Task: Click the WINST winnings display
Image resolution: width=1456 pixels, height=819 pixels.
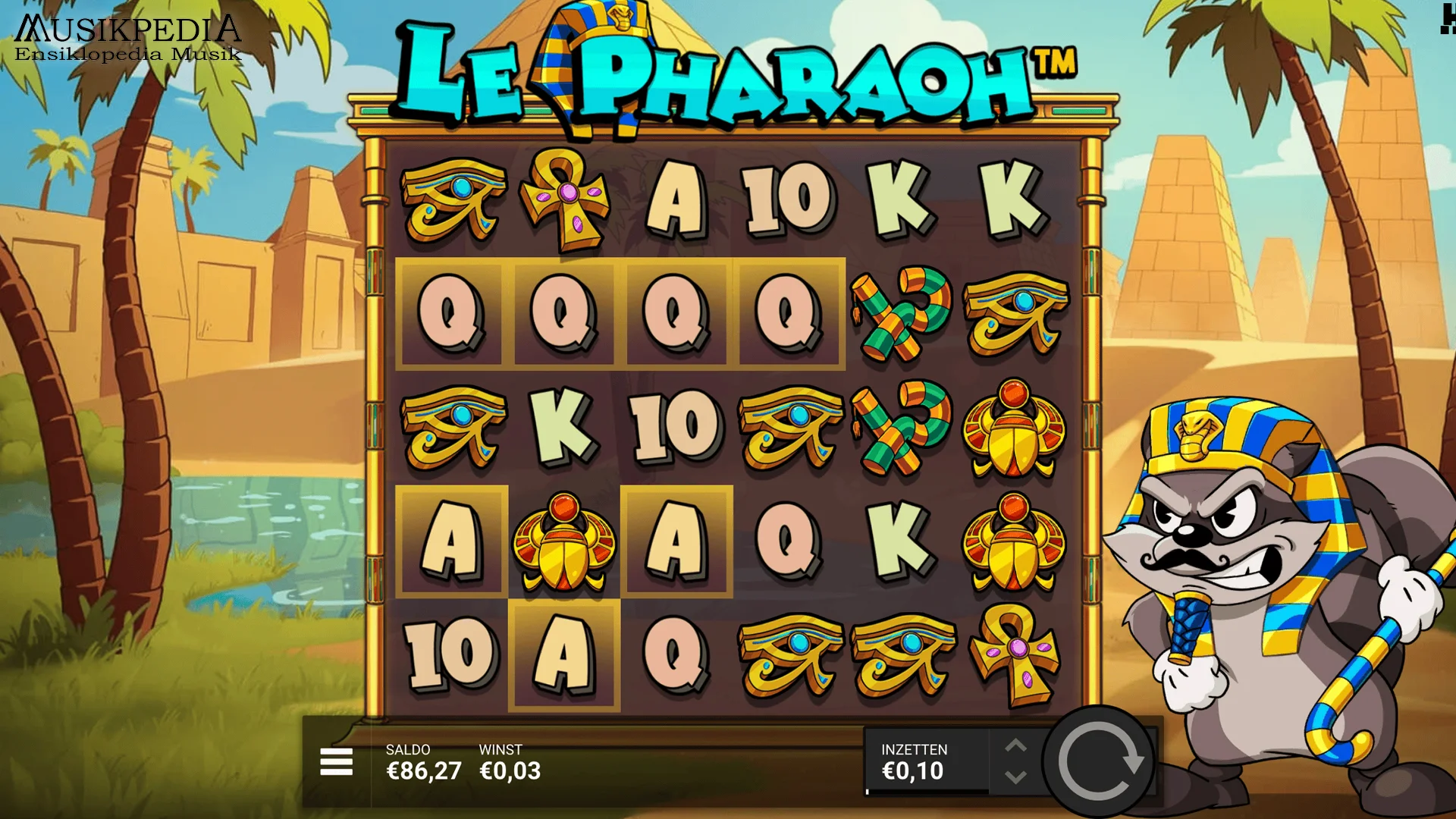Action: (x=508, y=762)
